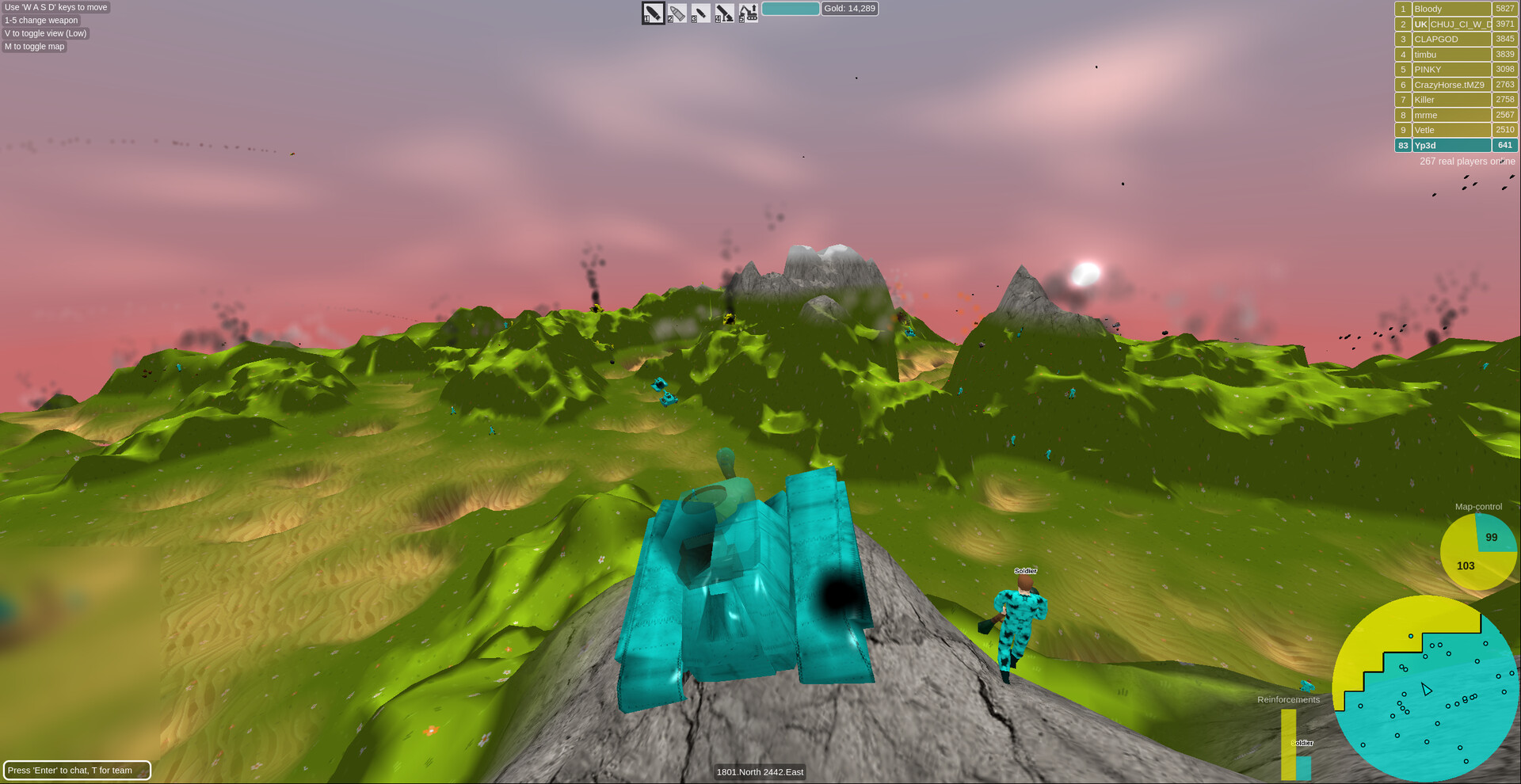Viewport: 1521px width, 784px height.
Task: Select the mortar weapon in slot 4
Action: [x=723, y=13]
